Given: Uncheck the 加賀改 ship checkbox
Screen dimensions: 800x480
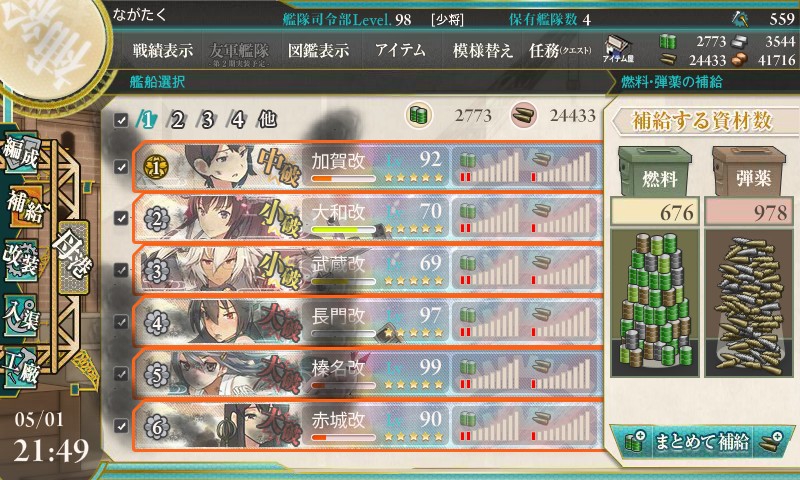Looking at the screenshot, I should (121, 166).
